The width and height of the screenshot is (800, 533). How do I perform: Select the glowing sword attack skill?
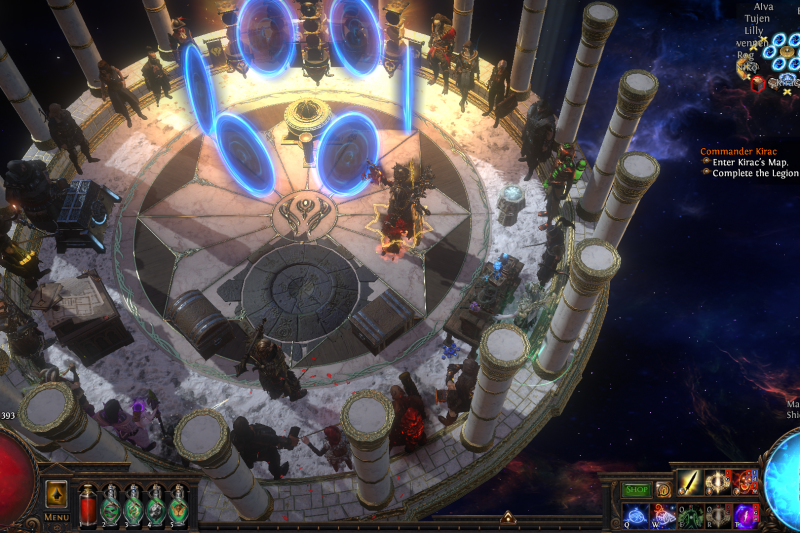point(690,483)
